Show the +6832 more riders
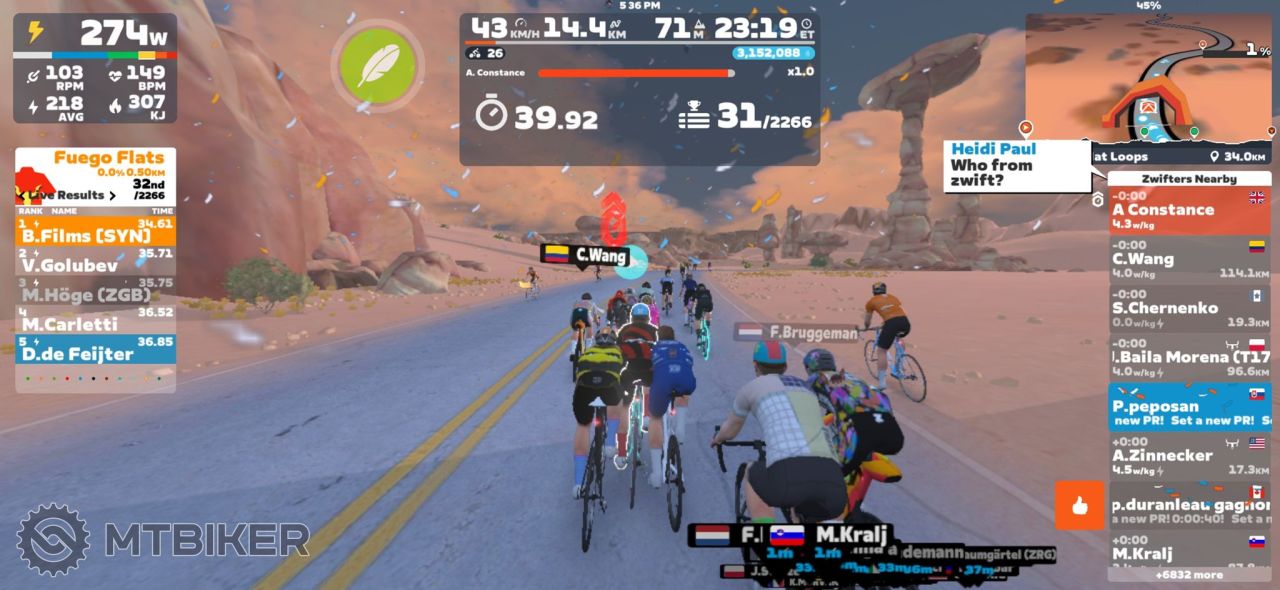This screenshot has height=590, width=1280. coord(1189,575)
